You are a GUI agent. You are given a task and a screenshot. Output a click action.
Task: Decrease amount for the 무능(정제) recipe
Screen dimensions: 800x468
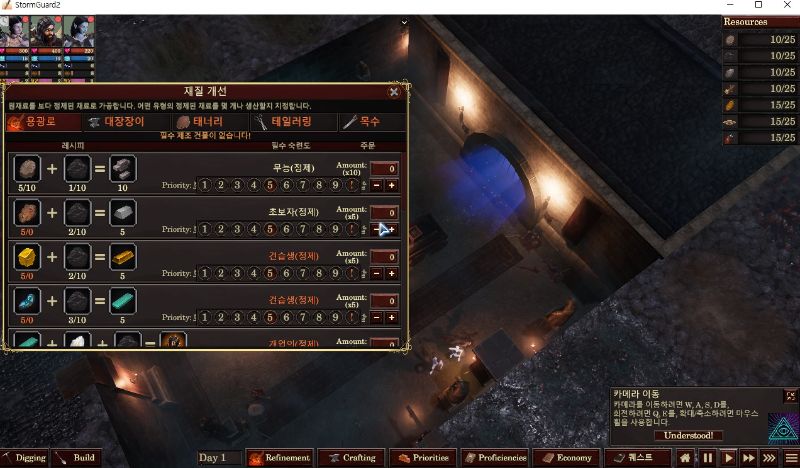[376, 185]
